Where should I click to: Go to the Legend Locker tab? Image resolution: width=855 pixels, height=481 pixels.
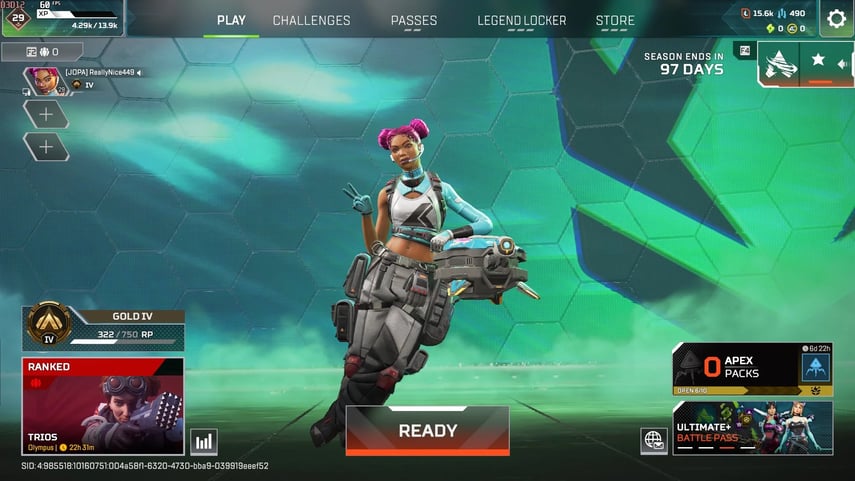point(521,20)
